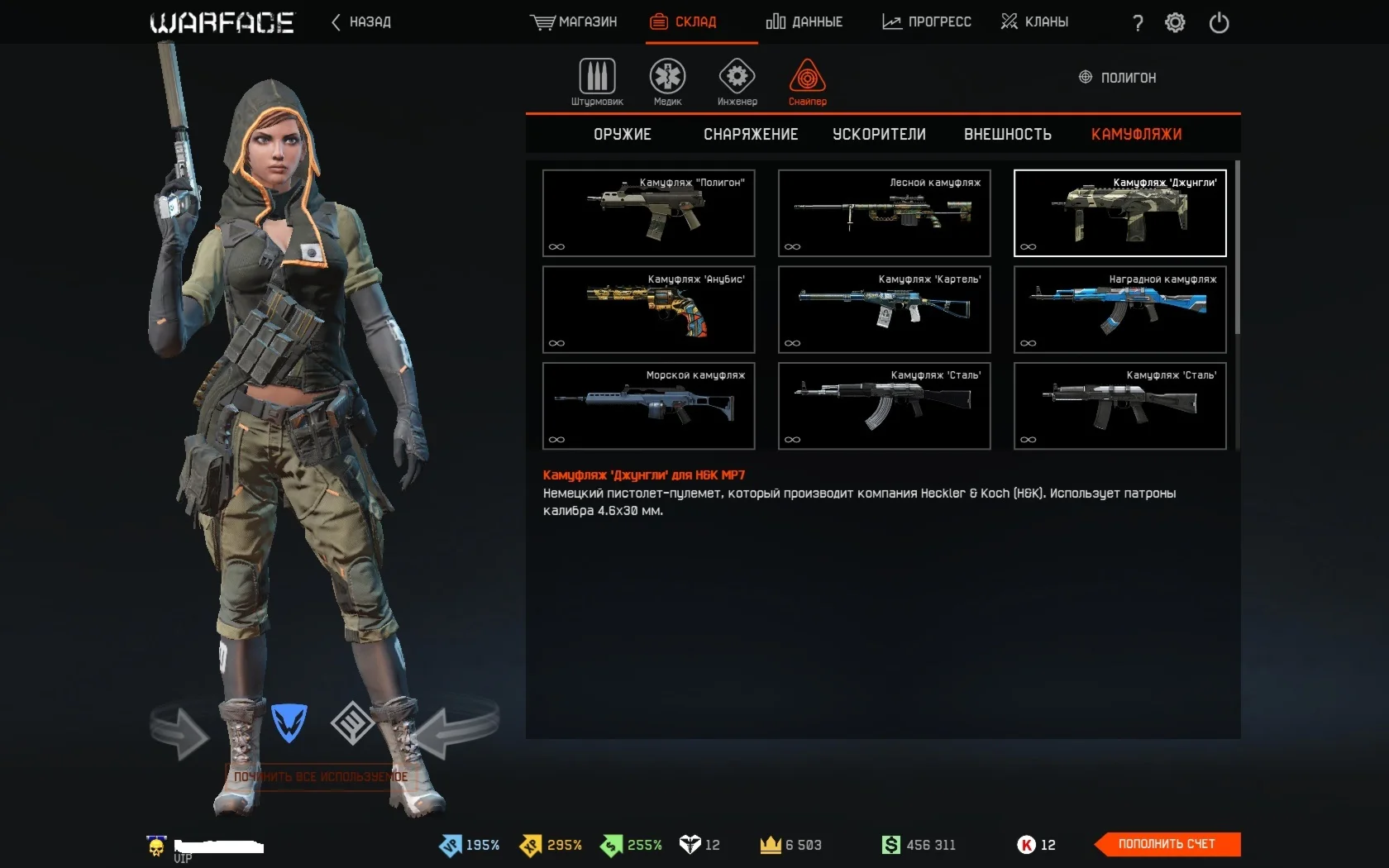This screenshot has height=868, width=1389.
Task: Choose the Медик class
Action: 667,82
